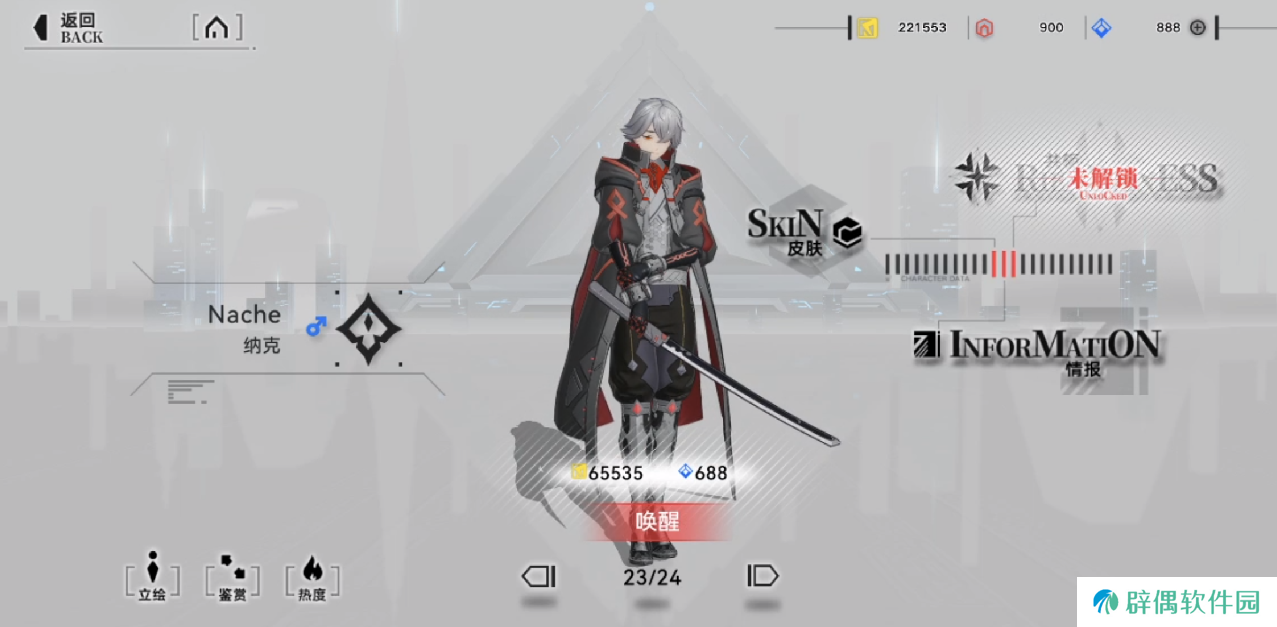Image resolution: width=1277 pixels, height=627 pixels.
Task: Click the 辟偶软件园 watermark logo
Action: pyautogui.click(x=1176, y=602)
